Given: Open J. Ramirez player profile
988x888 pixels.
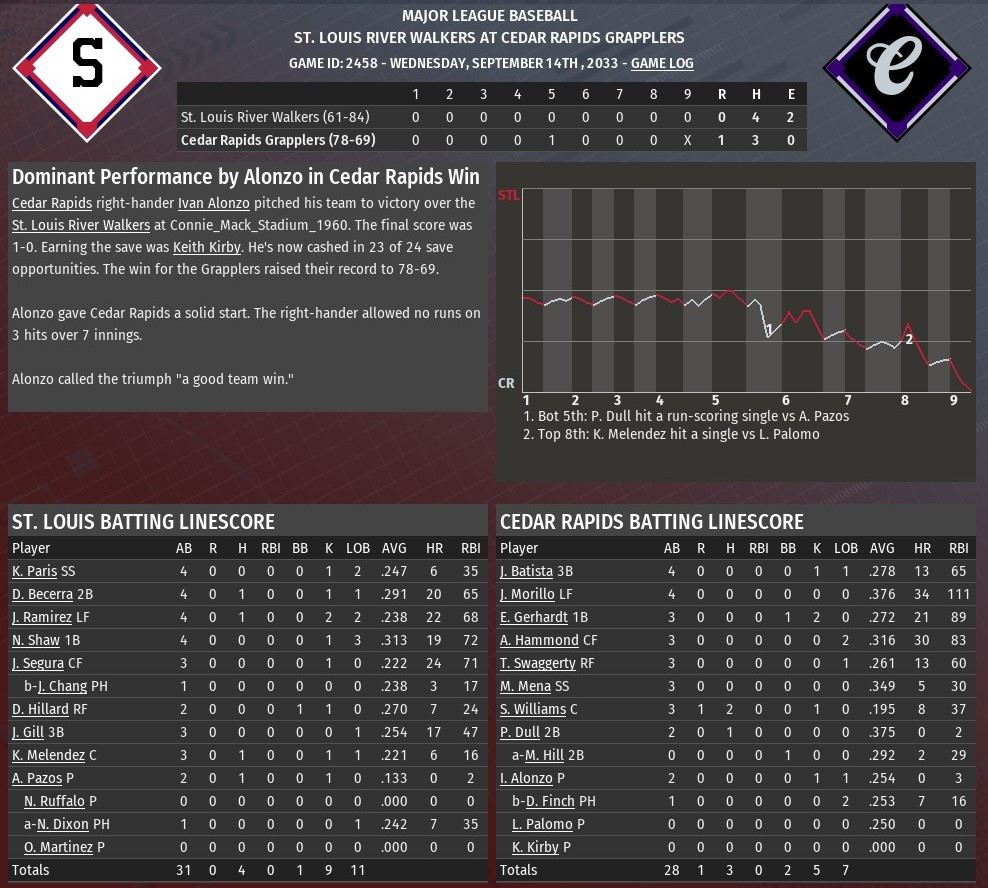Looking at the screenshot, I should point(42,618).
